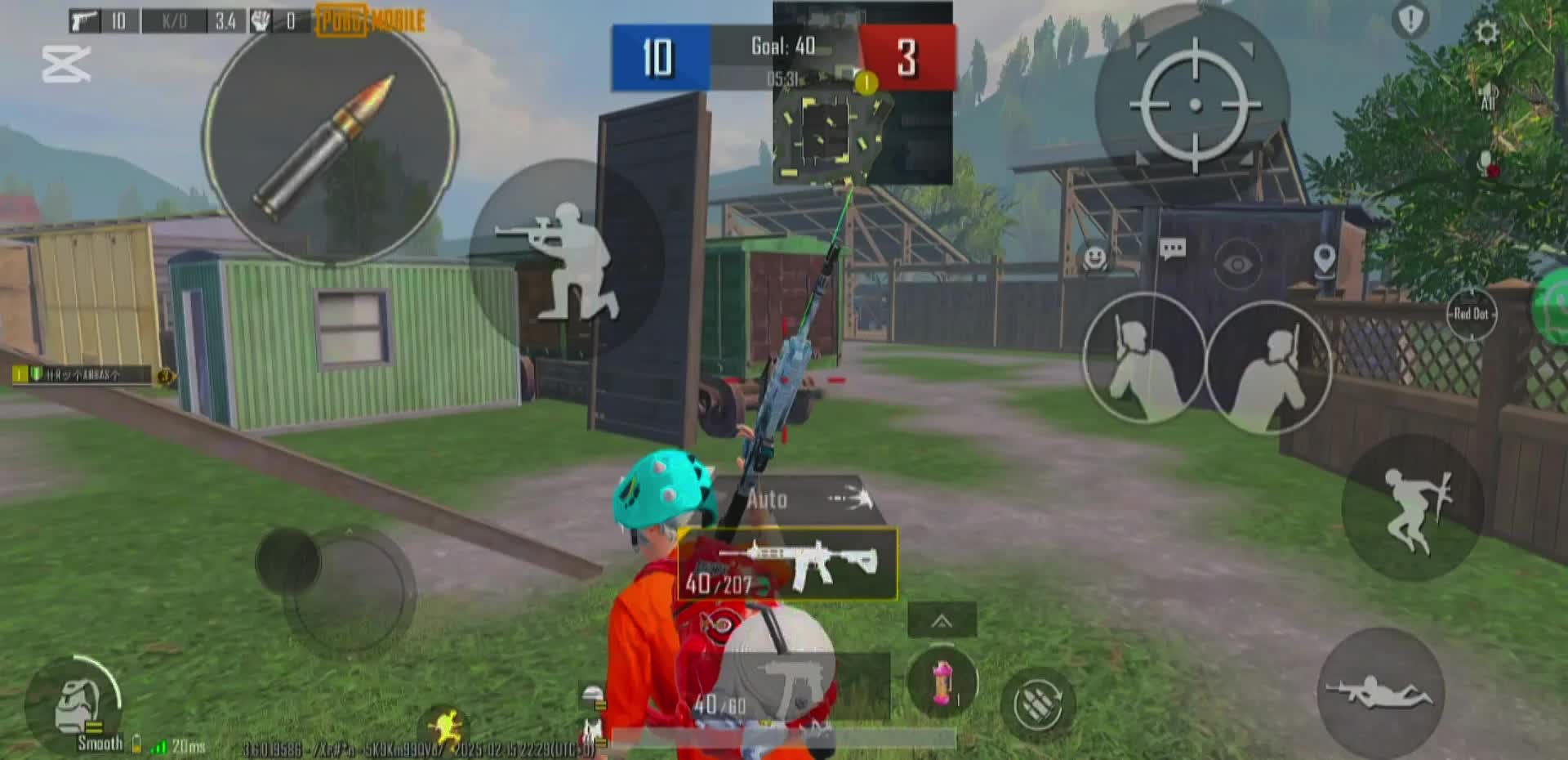Activate the kneeling soldier aim button
1568x760 pixels.
[x=566, y=258]
